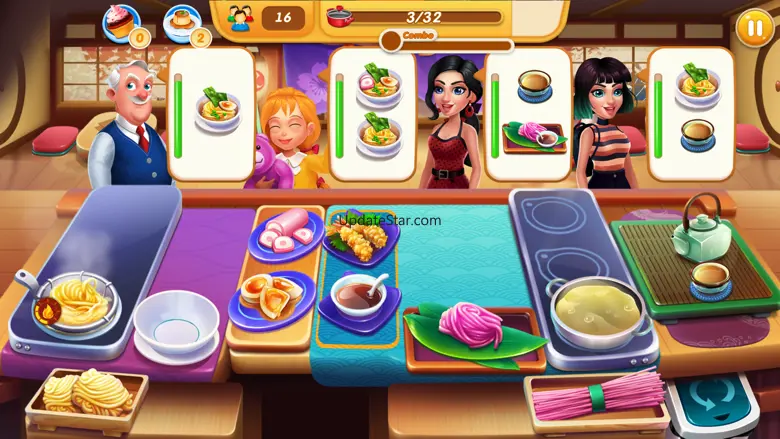Pick up raw yellow noodles from the wooden tray
Image resolution: width=780 pixels, height=439 pixels.
(87, 393)
